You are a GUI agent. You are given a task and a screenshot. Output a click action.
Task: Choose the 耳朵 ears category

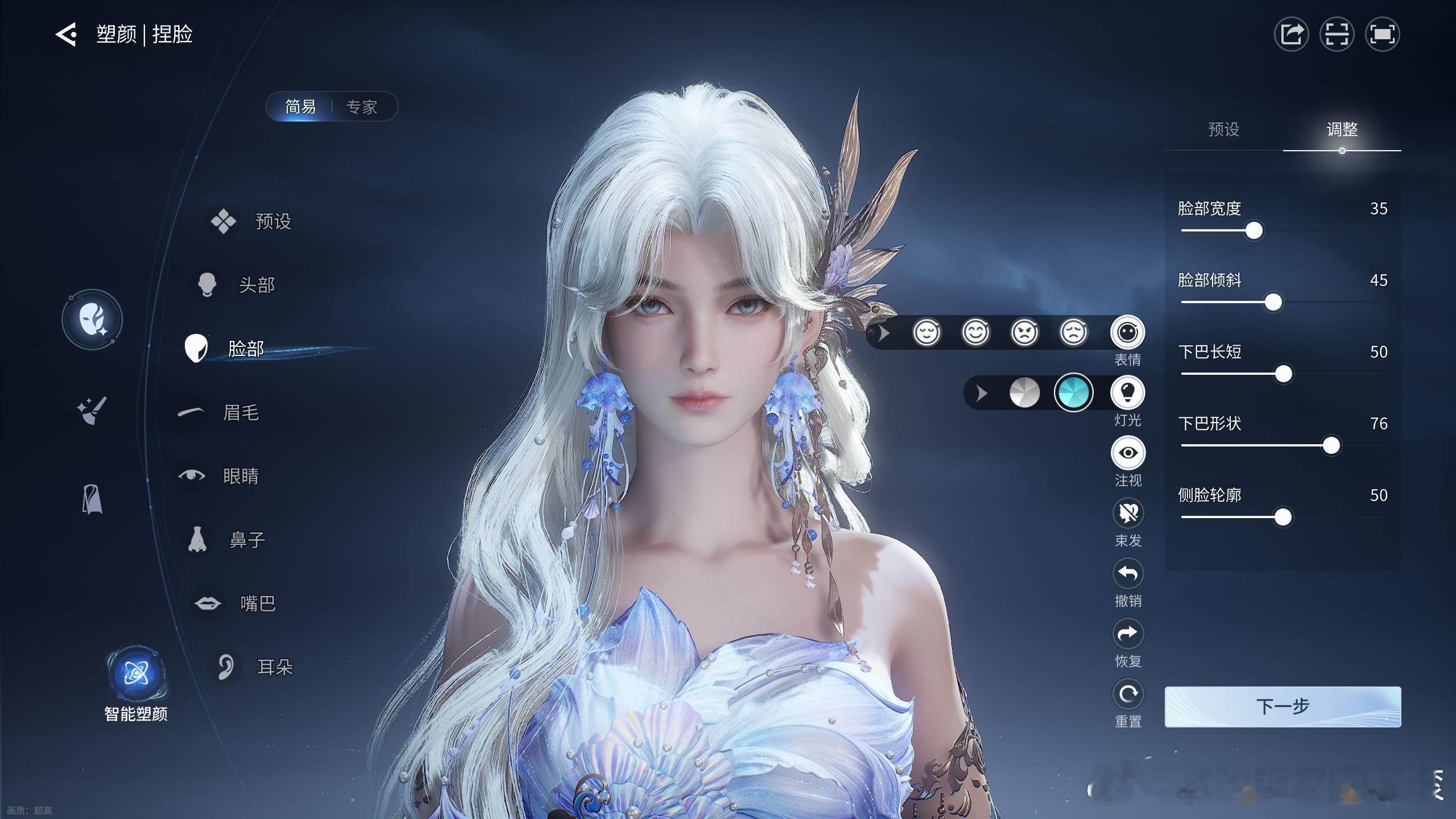pyautogui.click(x=275, y=667)
